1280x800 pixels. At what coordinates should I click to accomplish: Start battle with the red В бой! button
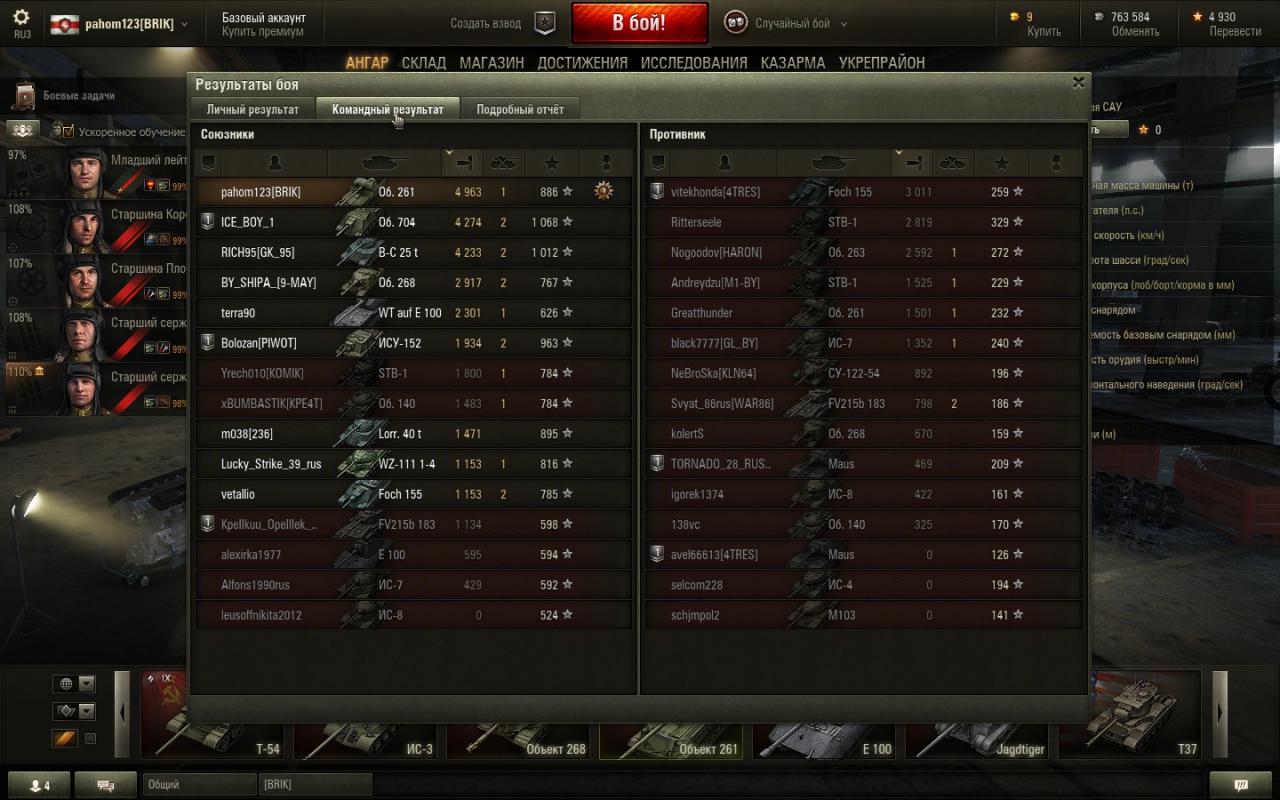point(639,23)
